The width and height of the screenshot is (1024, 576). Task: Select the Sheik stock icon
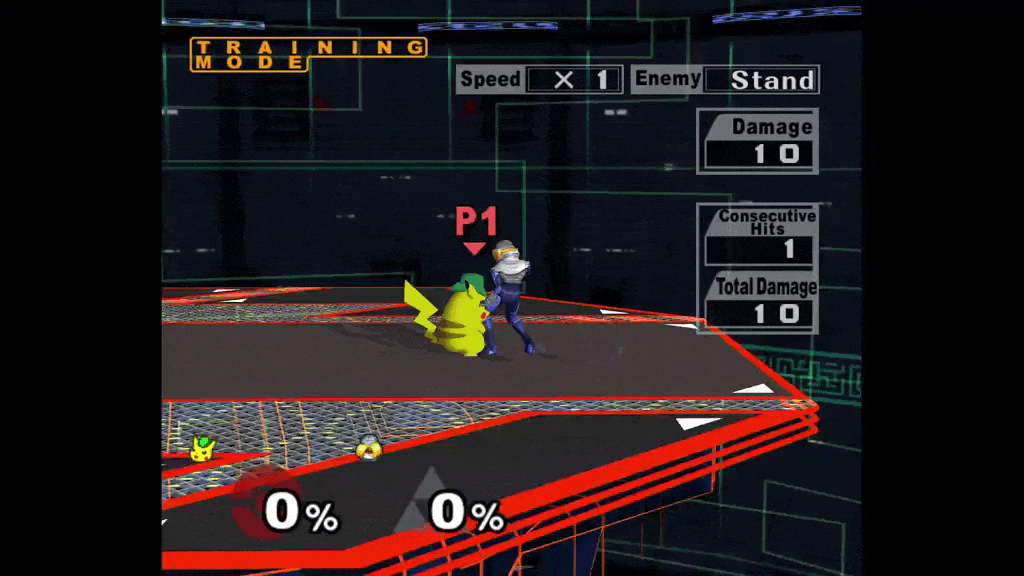pyautogui.click(x=370, y=449)
